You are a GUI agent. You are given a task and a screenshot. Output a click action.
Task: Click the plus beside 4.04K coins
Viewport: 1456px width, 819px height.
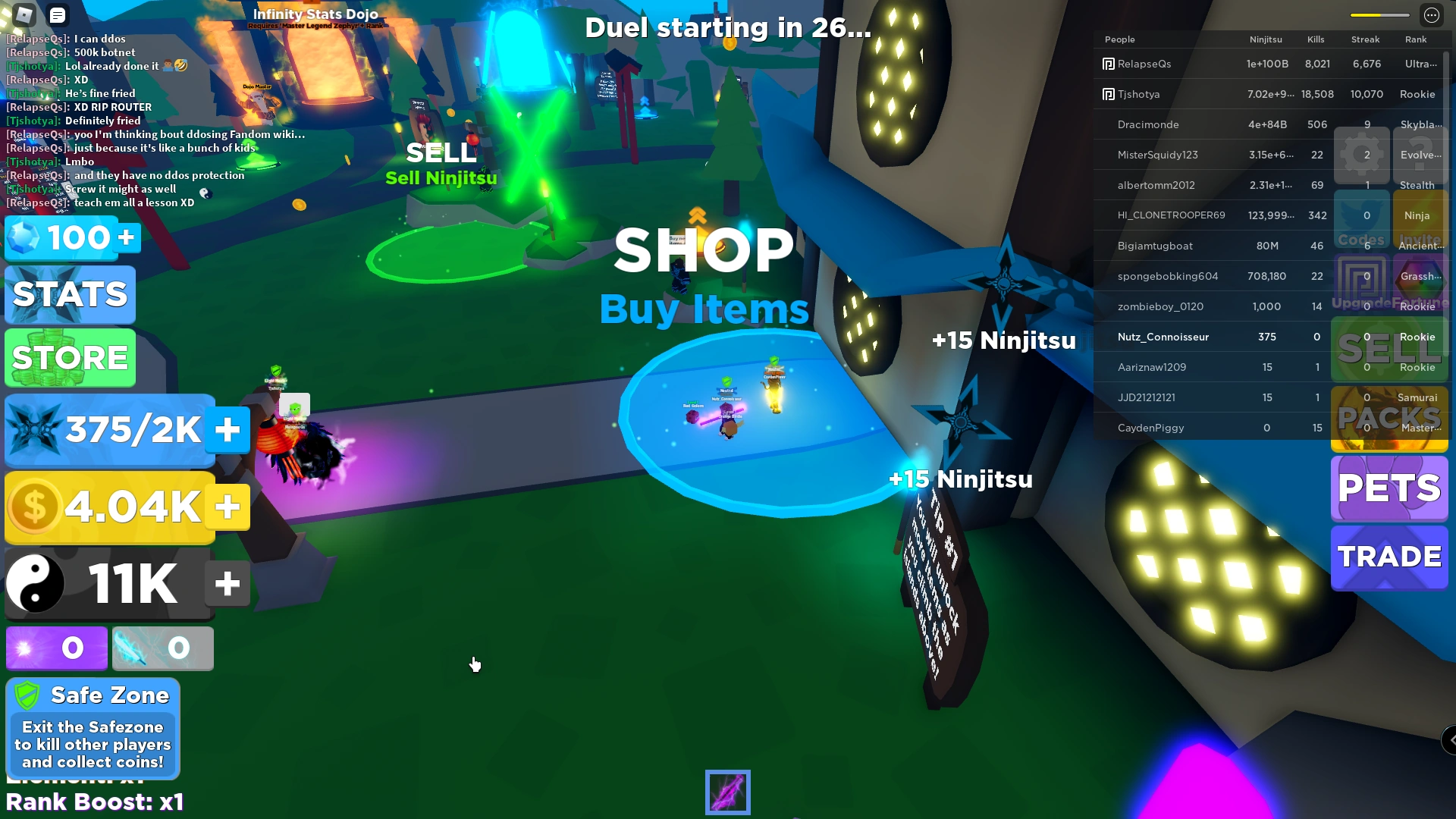click(227, 507)
